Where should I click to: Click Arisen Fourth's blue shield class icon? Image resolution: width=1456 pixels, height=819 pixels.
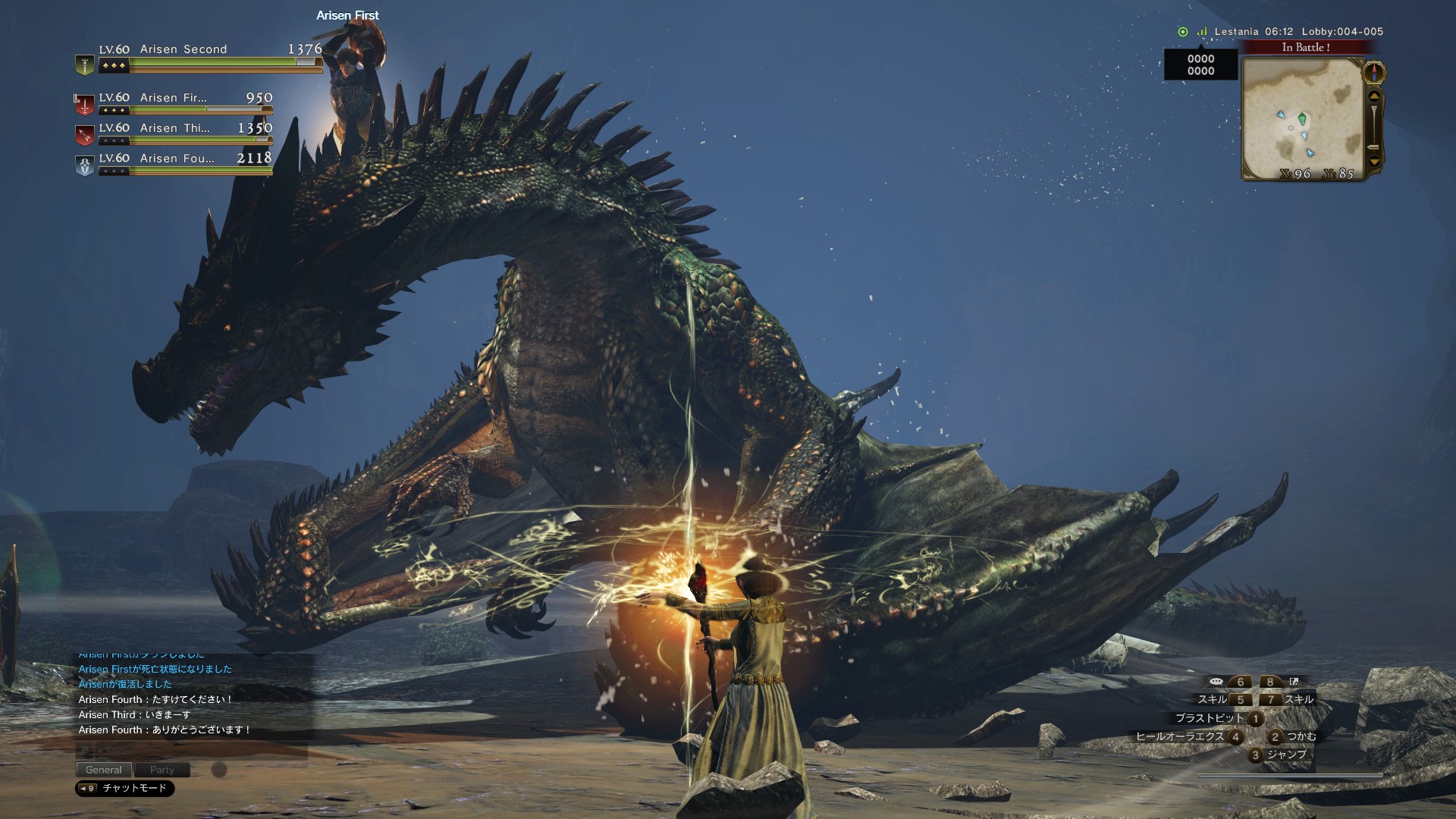coord(85,165)
